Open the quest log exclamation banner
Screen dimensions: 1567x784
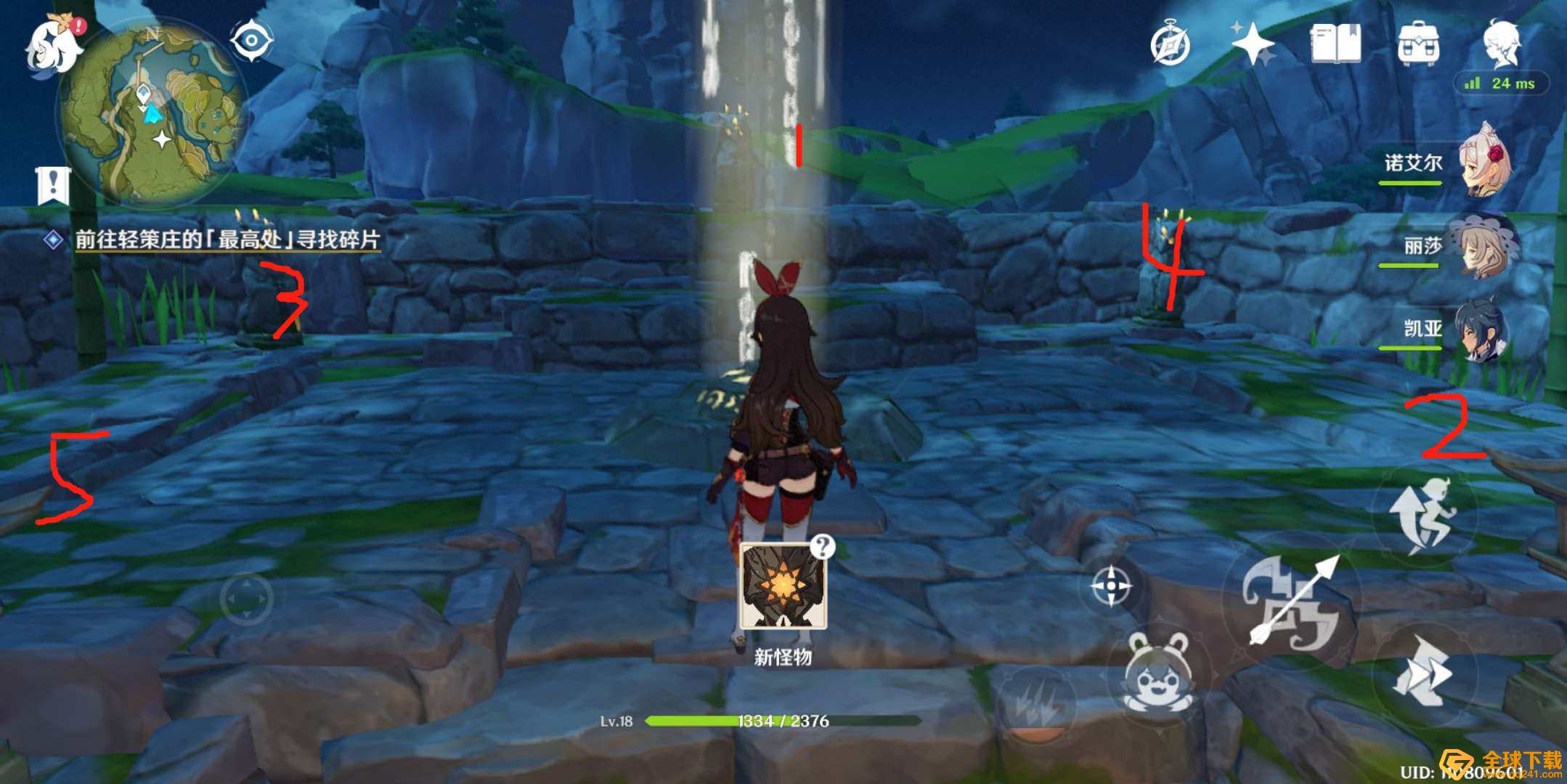53,186
